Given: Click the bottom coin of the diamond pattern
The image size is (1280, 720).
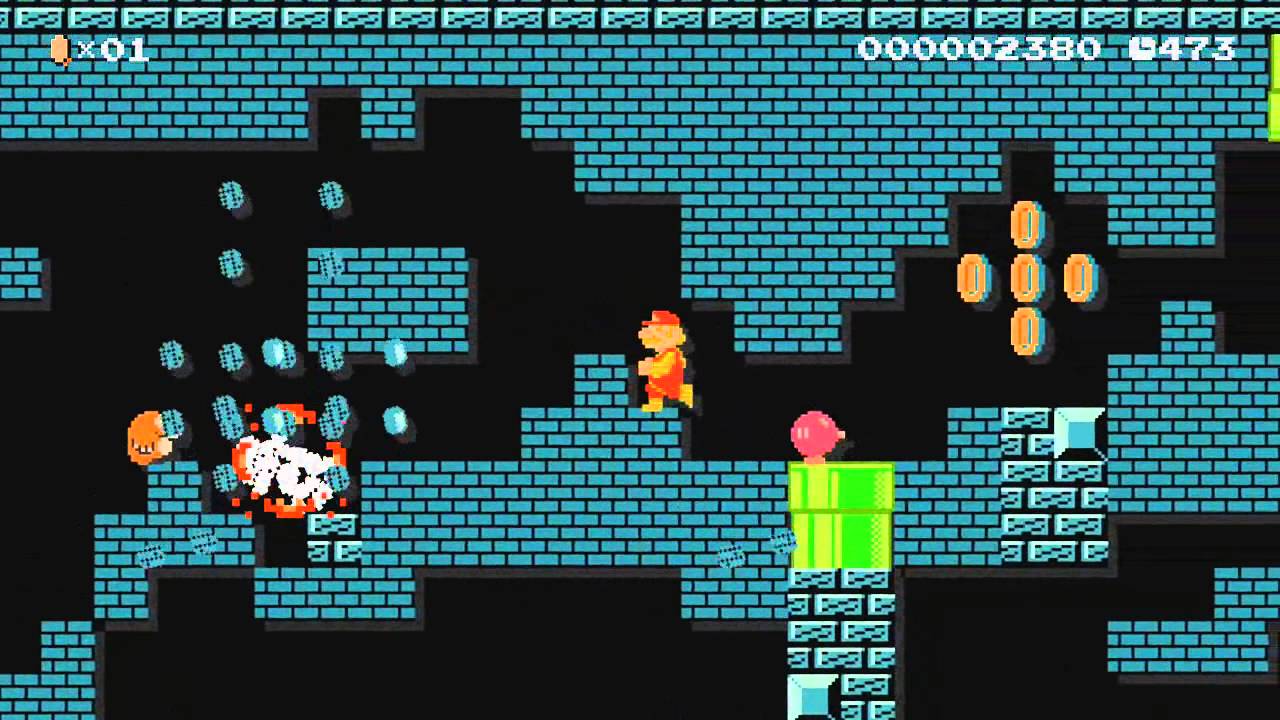Looking at the screenshot, I should pyautogui.click(x=1024, y=330).
